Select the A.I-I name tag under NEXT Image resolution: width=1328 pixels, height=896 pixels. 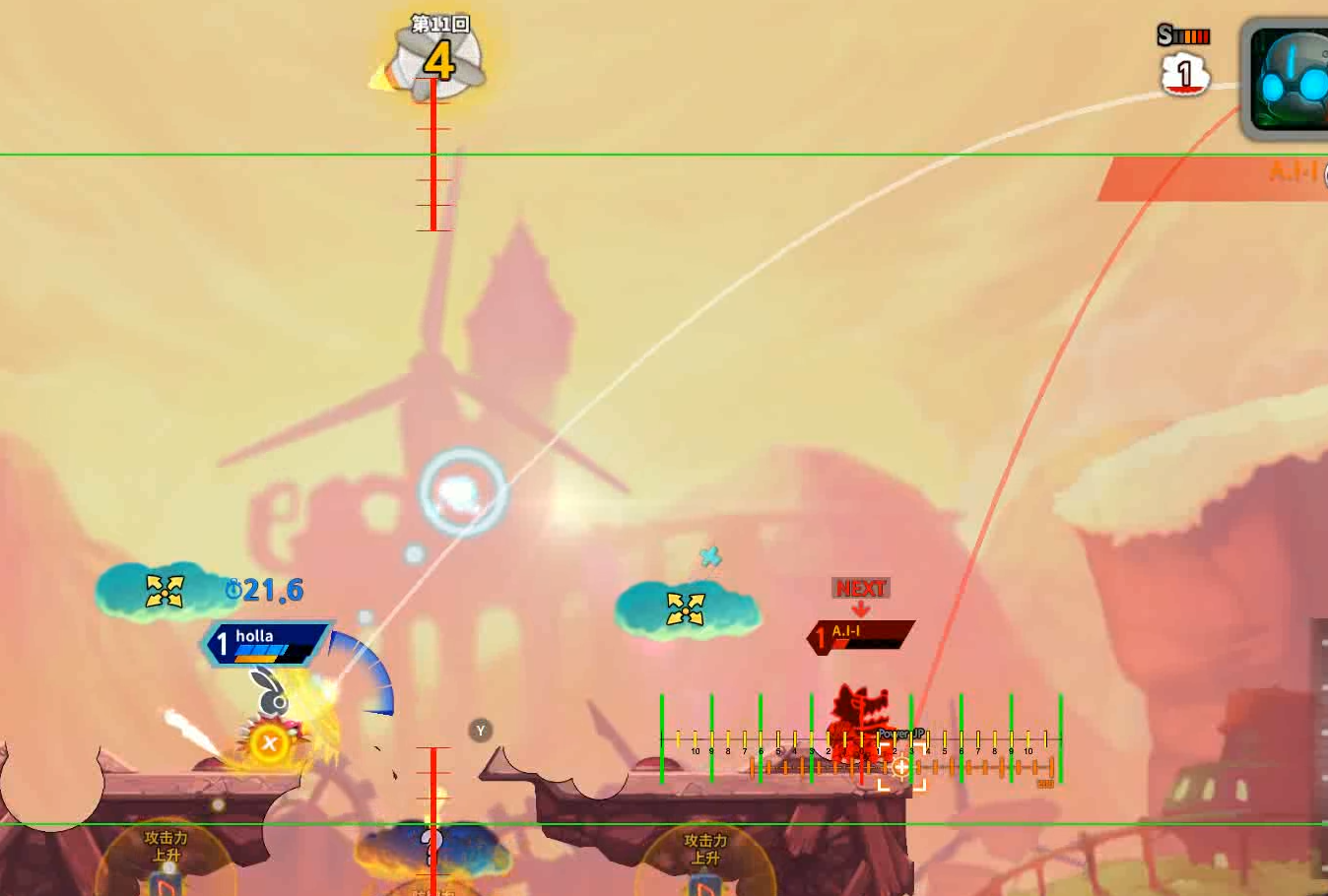(861, 636)
